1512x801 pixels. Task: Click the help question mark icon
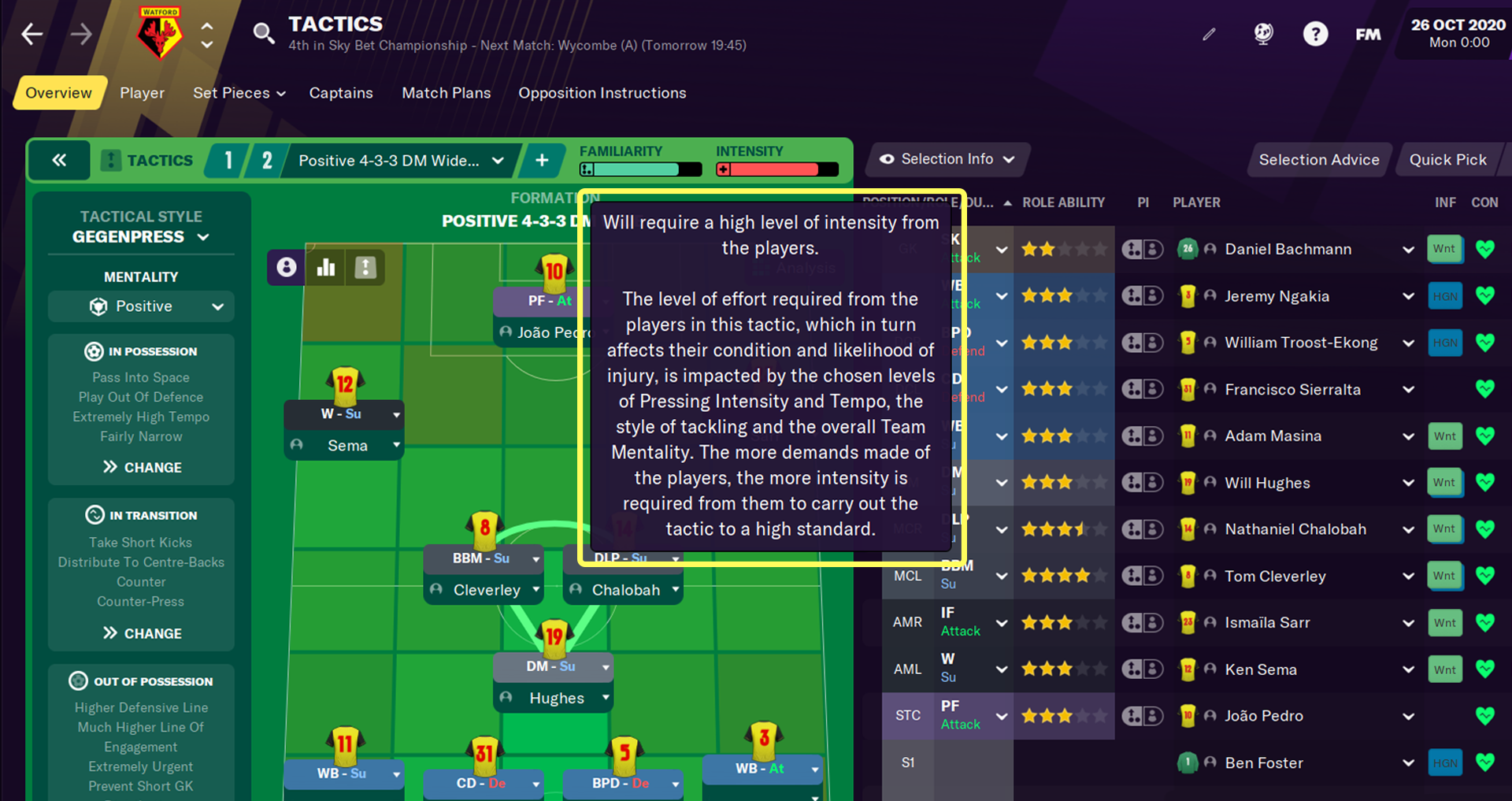[x=1315, y=34]
